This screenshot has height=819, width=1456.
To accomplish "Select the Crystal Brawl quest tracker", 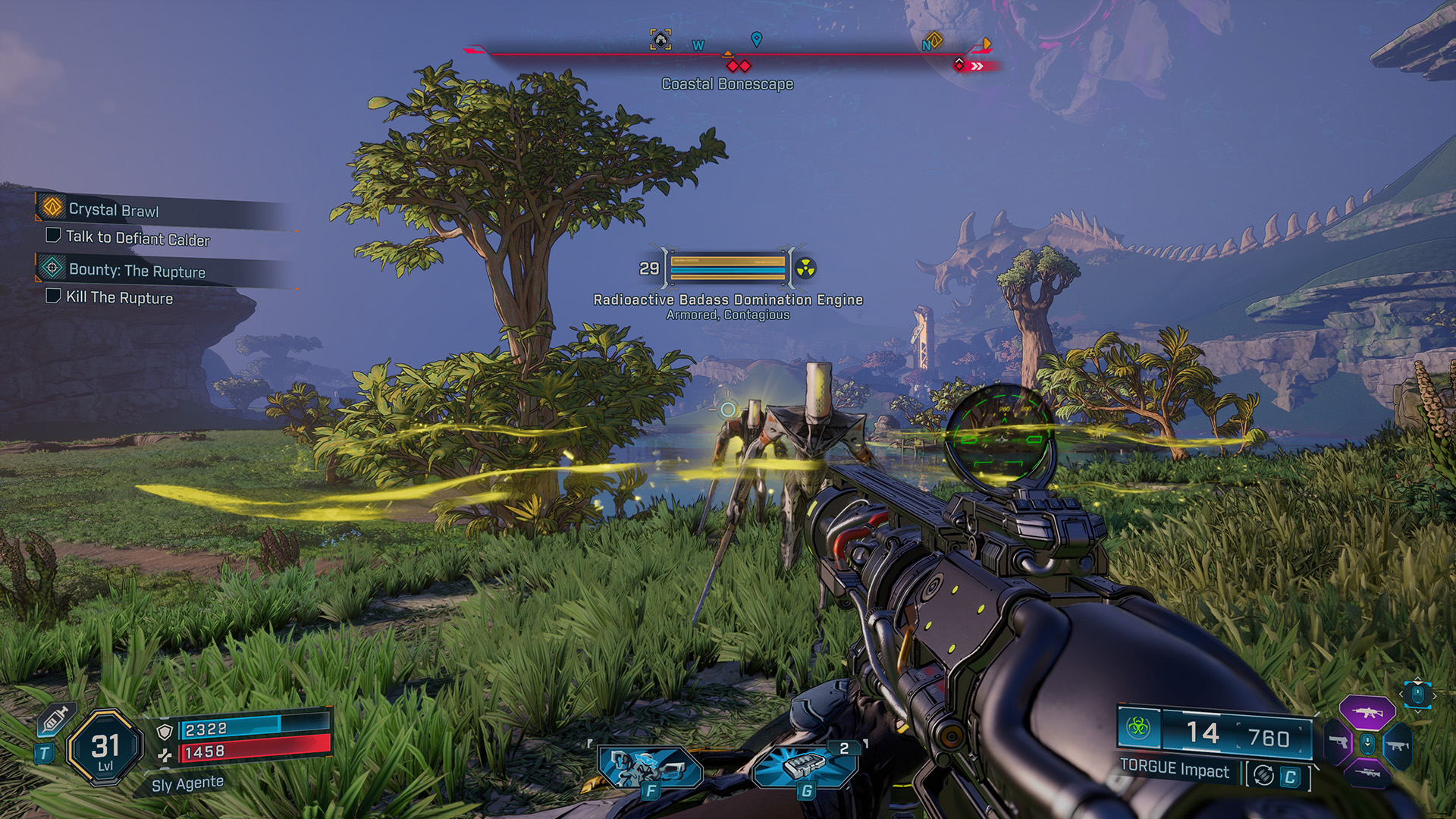I will 114,209.
